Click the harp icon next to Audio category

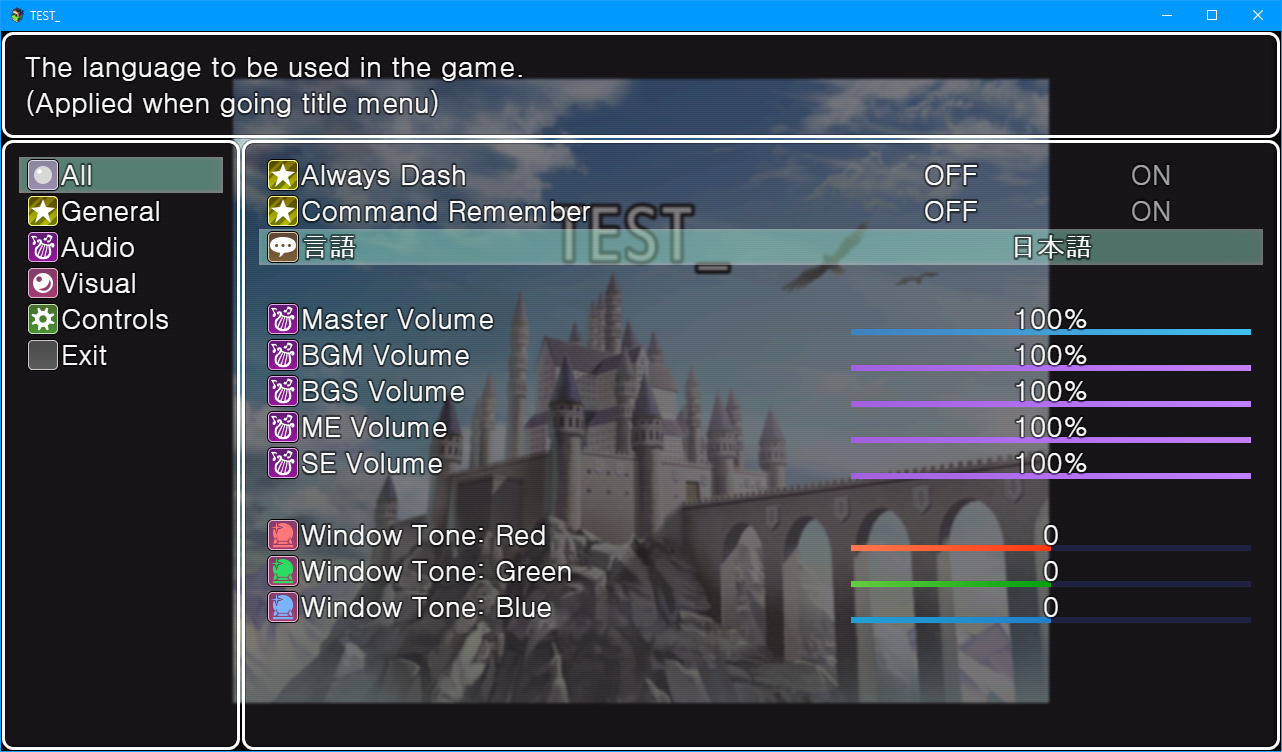42,247
